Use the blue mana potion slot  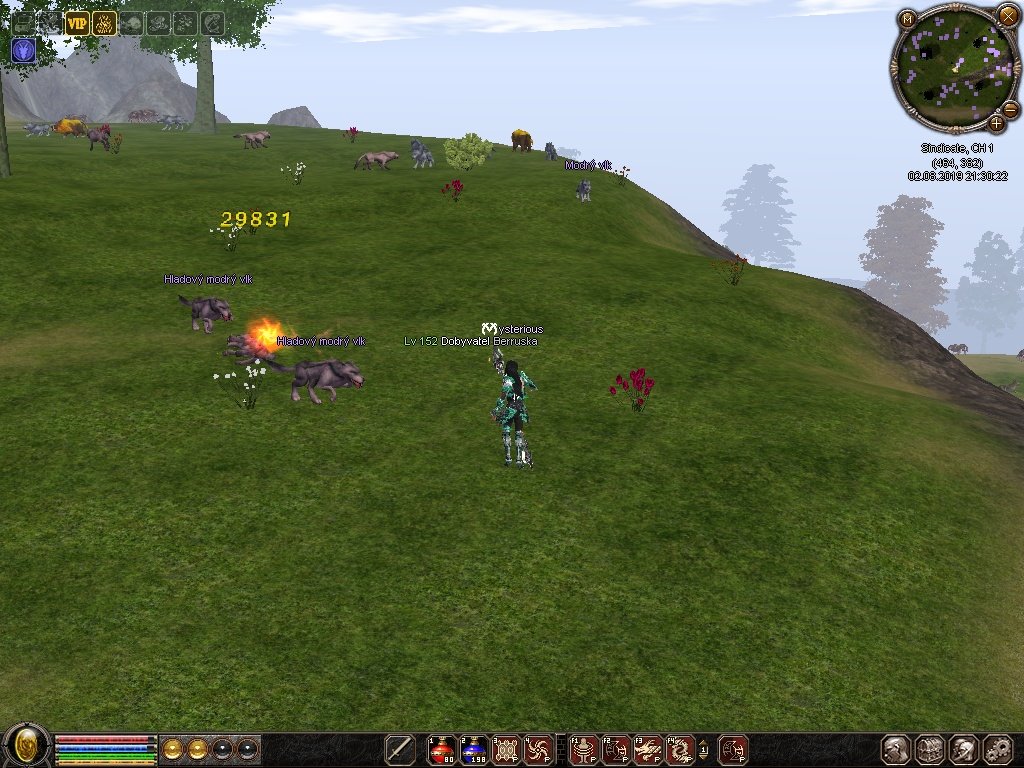pyautogui.click(x=474, y=750)
